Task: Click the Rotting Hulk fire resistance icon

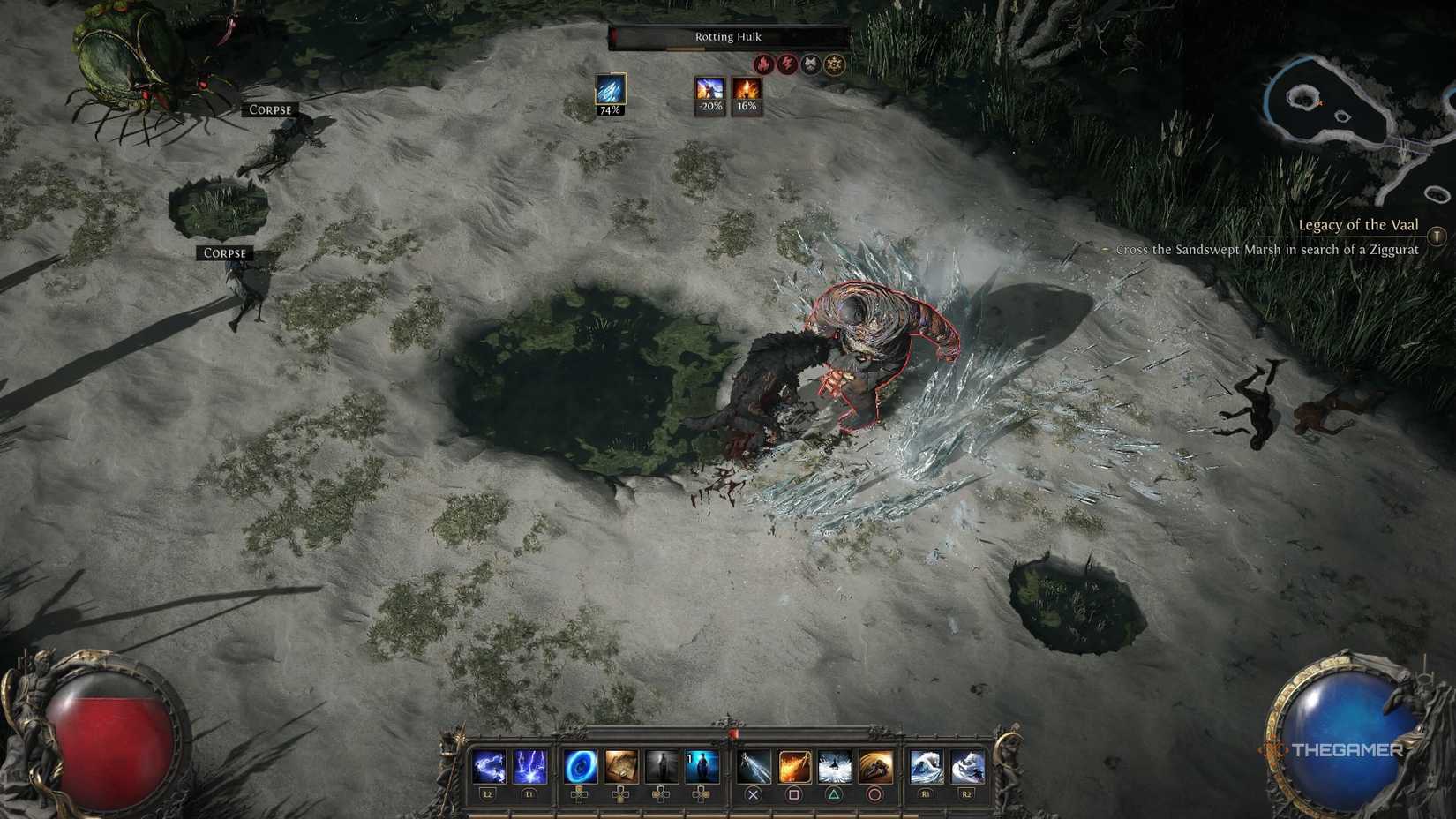Action: click(x=763, y=63)
